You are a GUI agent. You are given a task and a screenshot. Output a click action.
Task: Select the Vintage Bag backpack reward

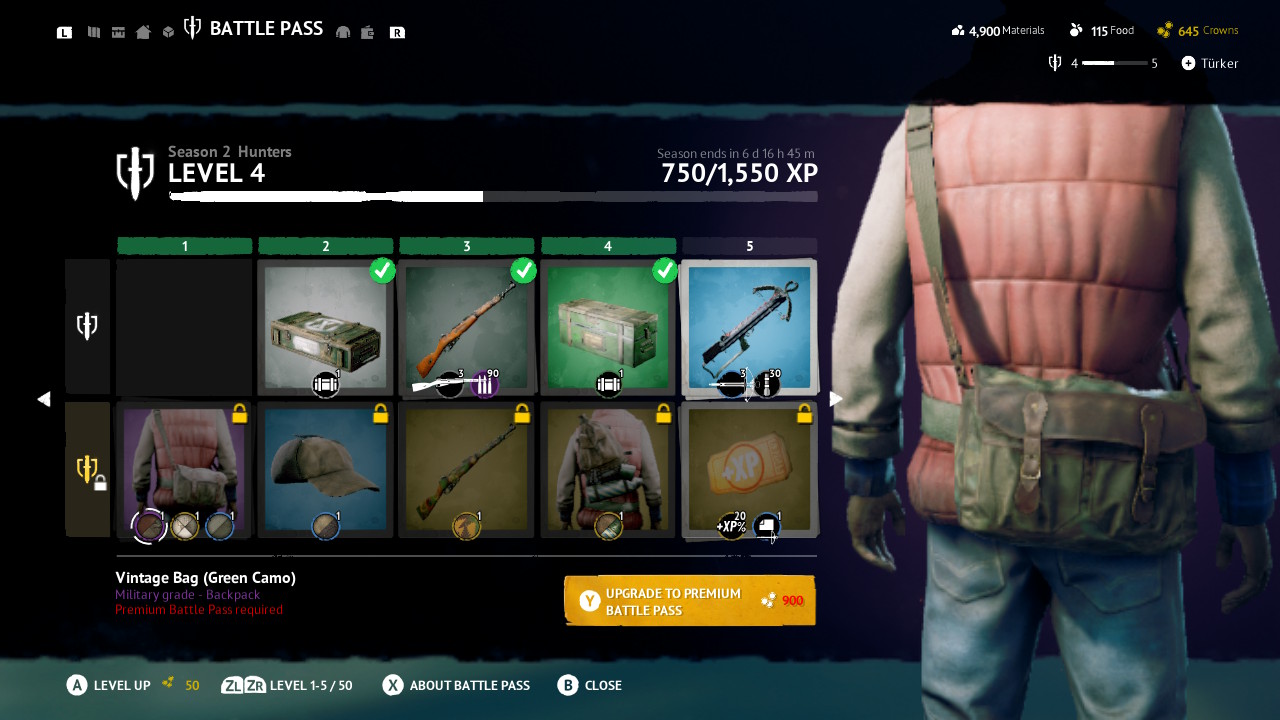coord(184,469)
